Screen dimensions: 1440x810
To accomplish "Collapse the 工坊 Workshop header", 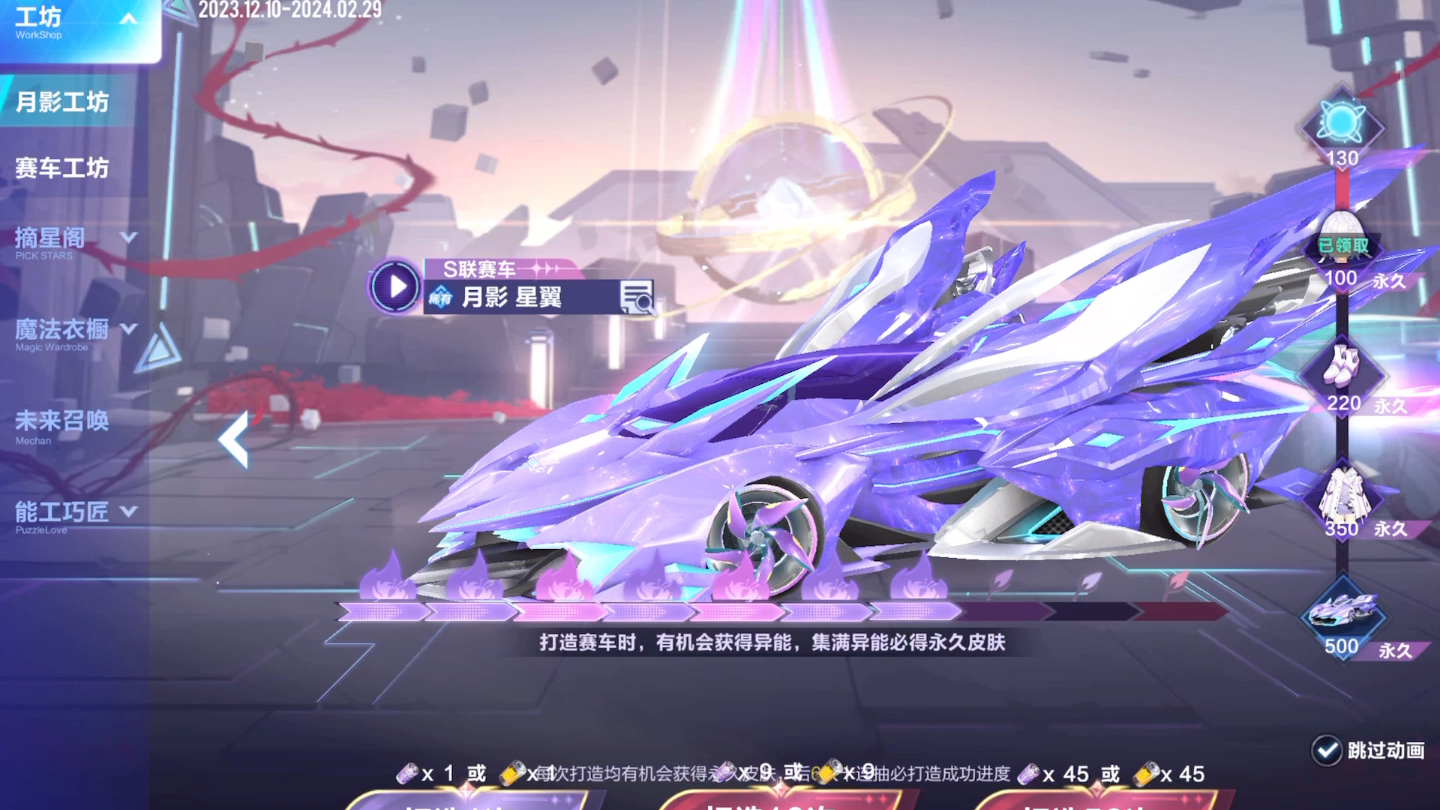I will pos(128,19).
